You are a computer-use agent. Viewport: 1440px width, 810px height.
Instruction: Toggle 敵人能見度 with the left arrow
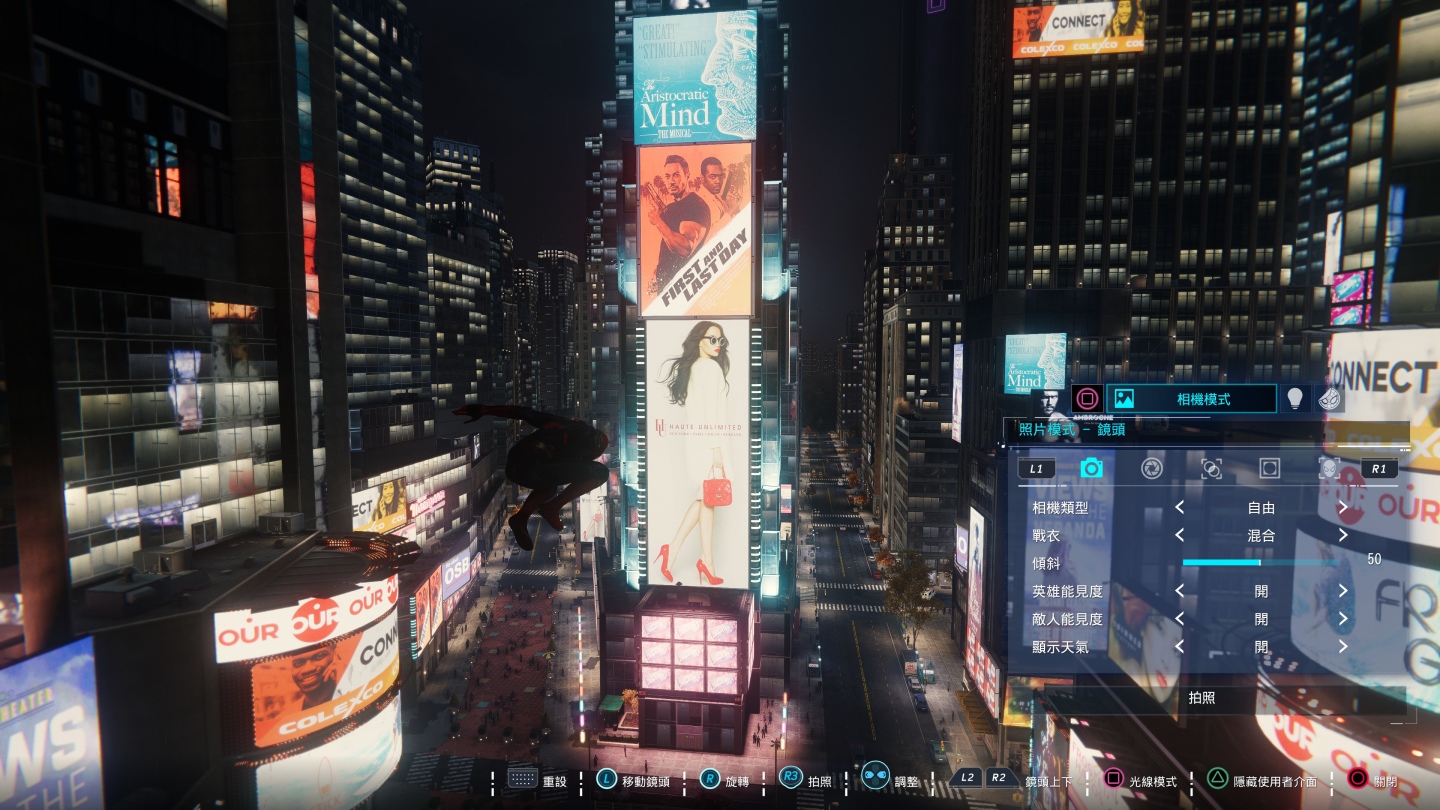pyautogui.click(x=1180, y=619)
